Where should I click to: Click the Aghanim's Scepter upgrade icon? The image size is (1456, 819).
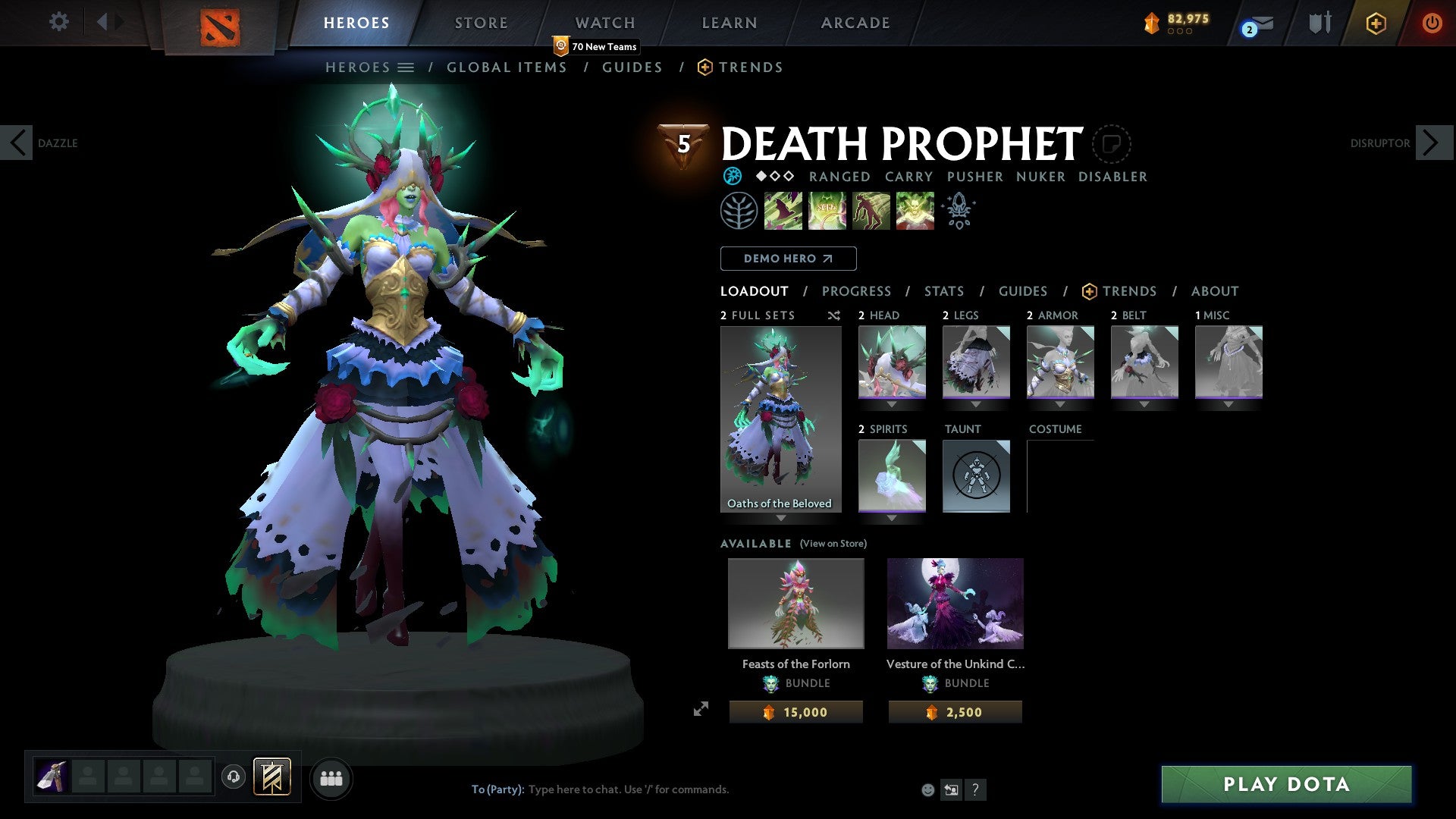click(x=958, y=211)
